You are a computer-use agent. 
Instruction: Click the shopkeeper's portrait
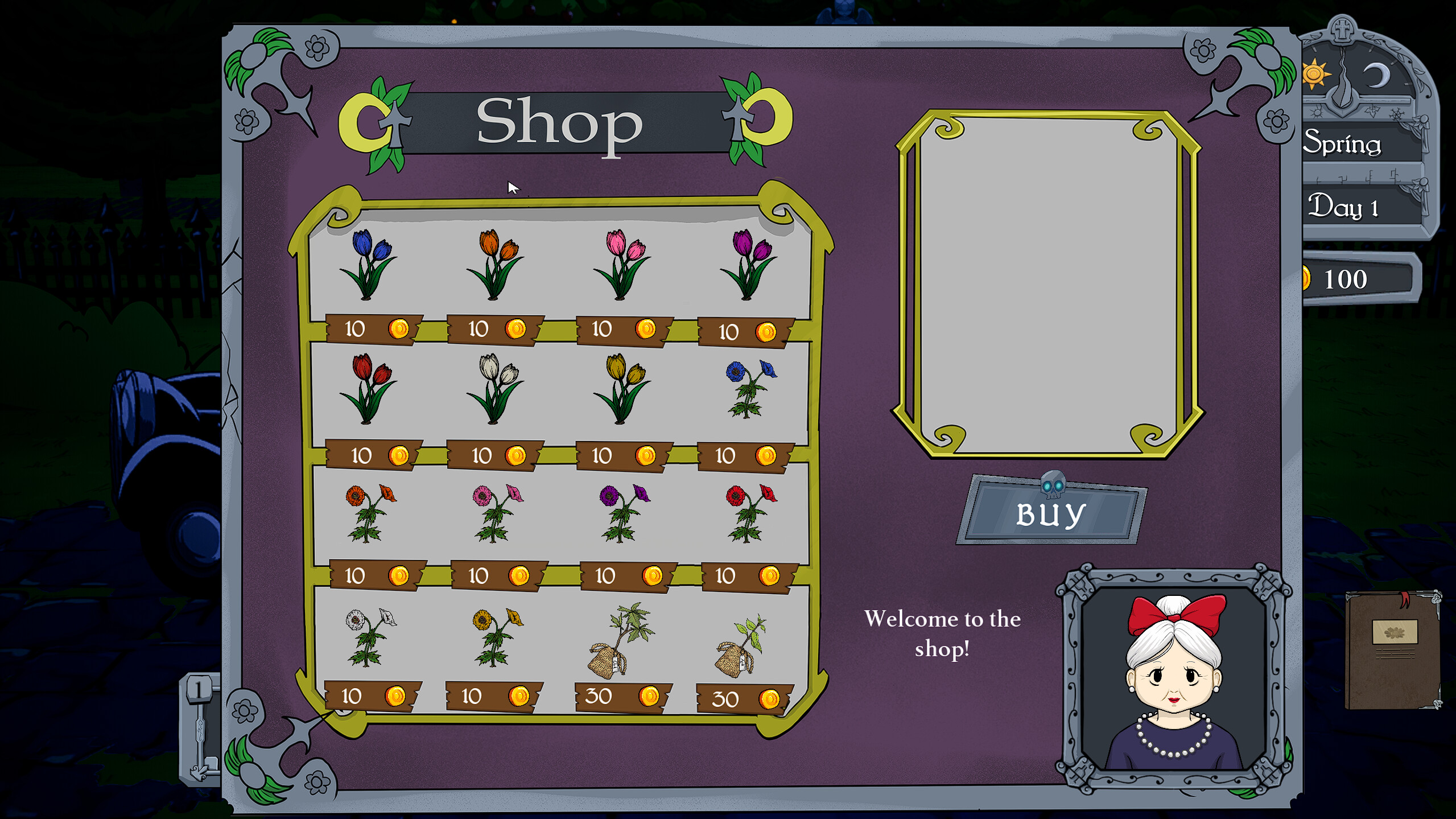tap(1173, 674)
